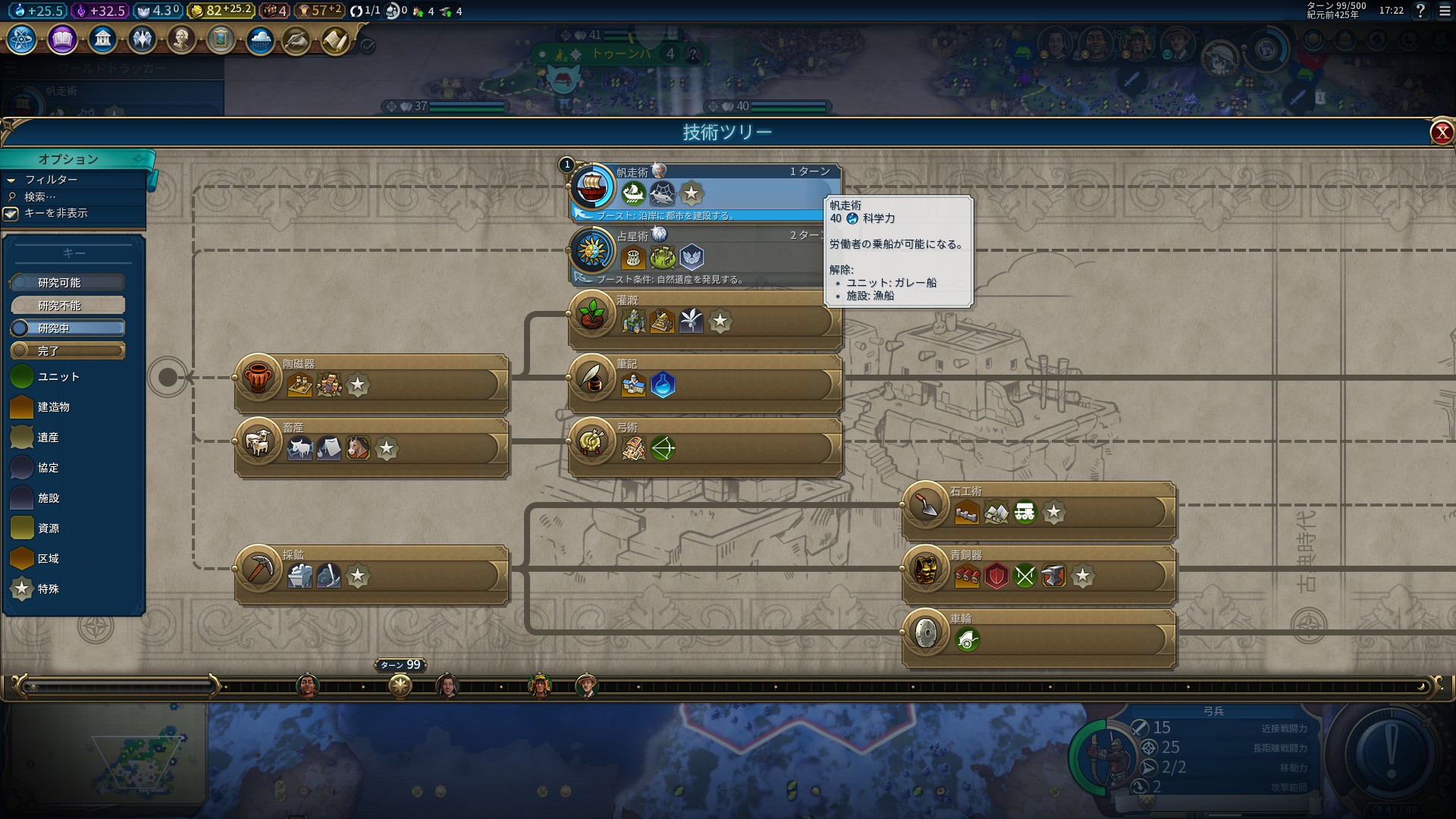
Task: Close the technology tree window
Action: click(1441, 133)
